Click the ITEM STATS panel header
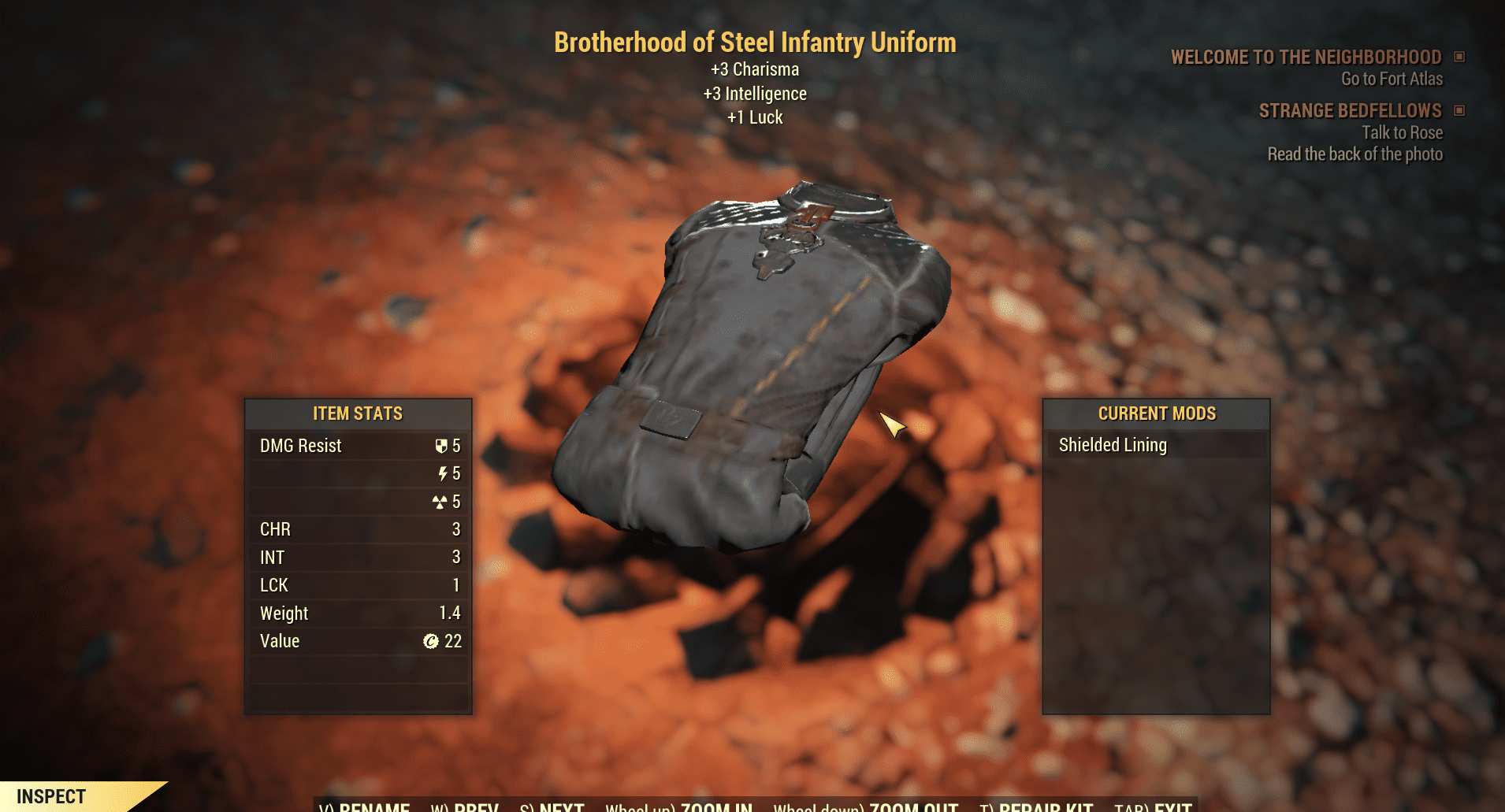Image resolution: width=1505 pixels, height=812 pixels. [x=357, y=413]
